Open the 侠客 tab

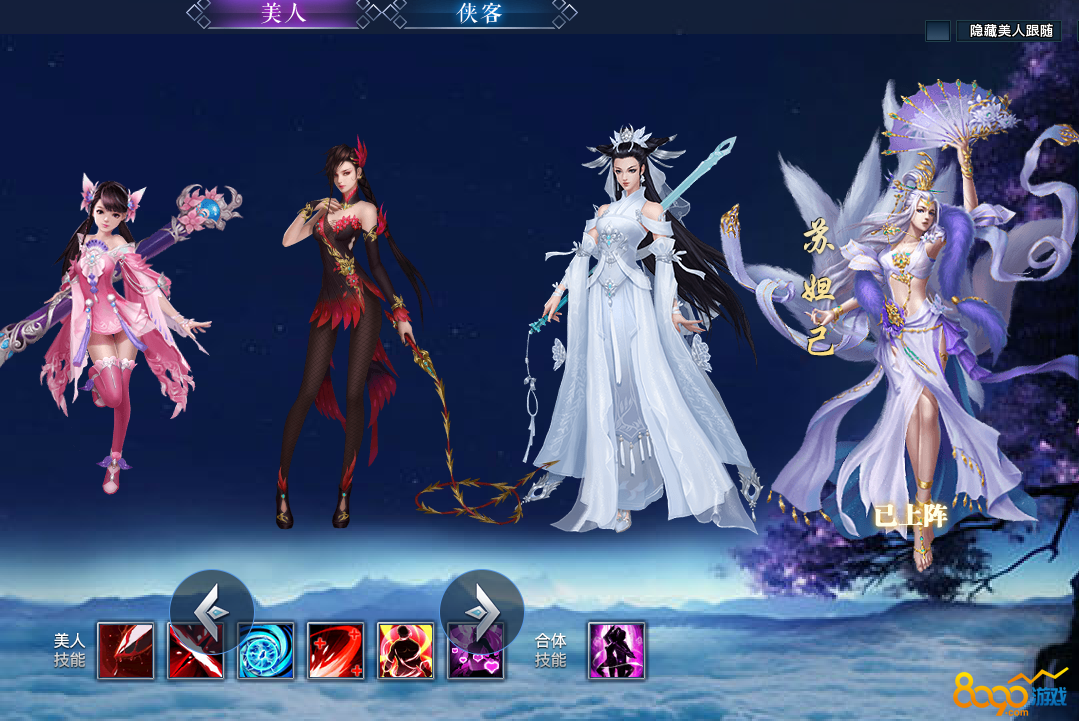coord(478,14)
